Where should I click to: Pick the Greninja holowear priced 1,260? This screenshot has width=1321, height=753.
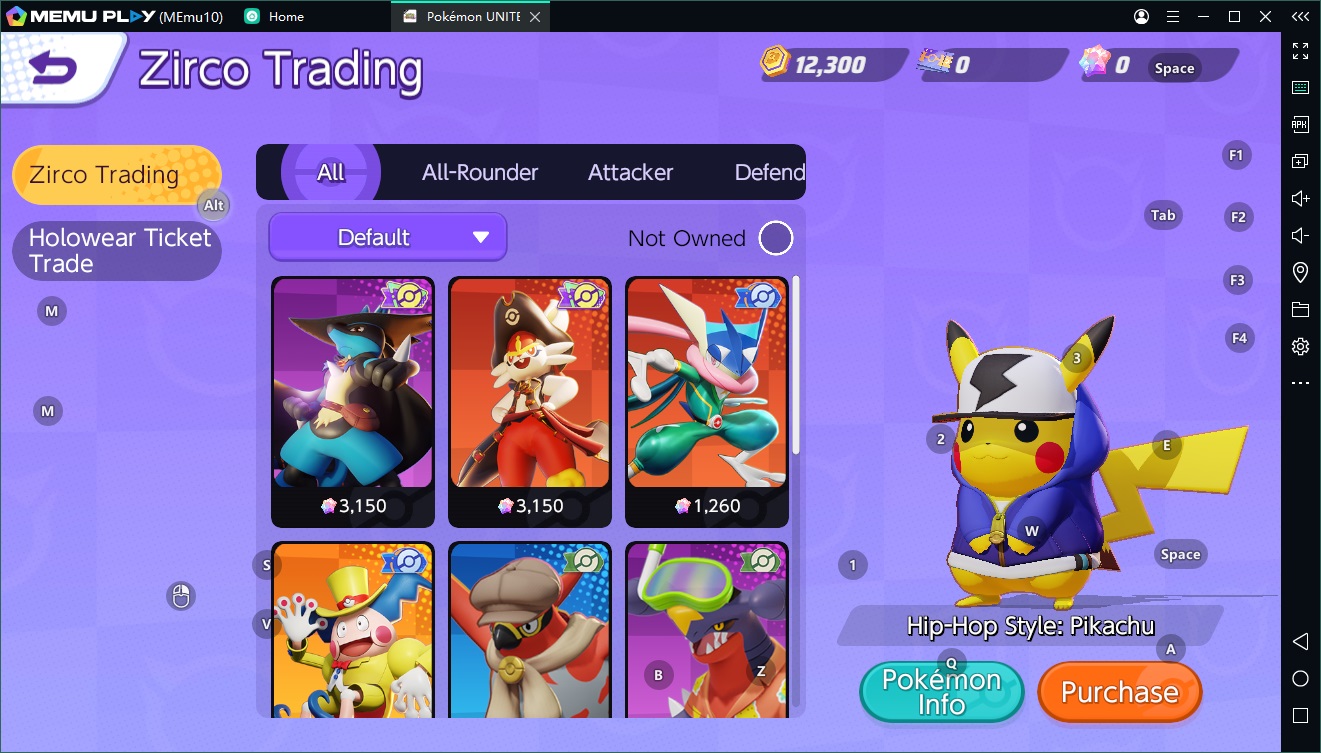point(707,400)
